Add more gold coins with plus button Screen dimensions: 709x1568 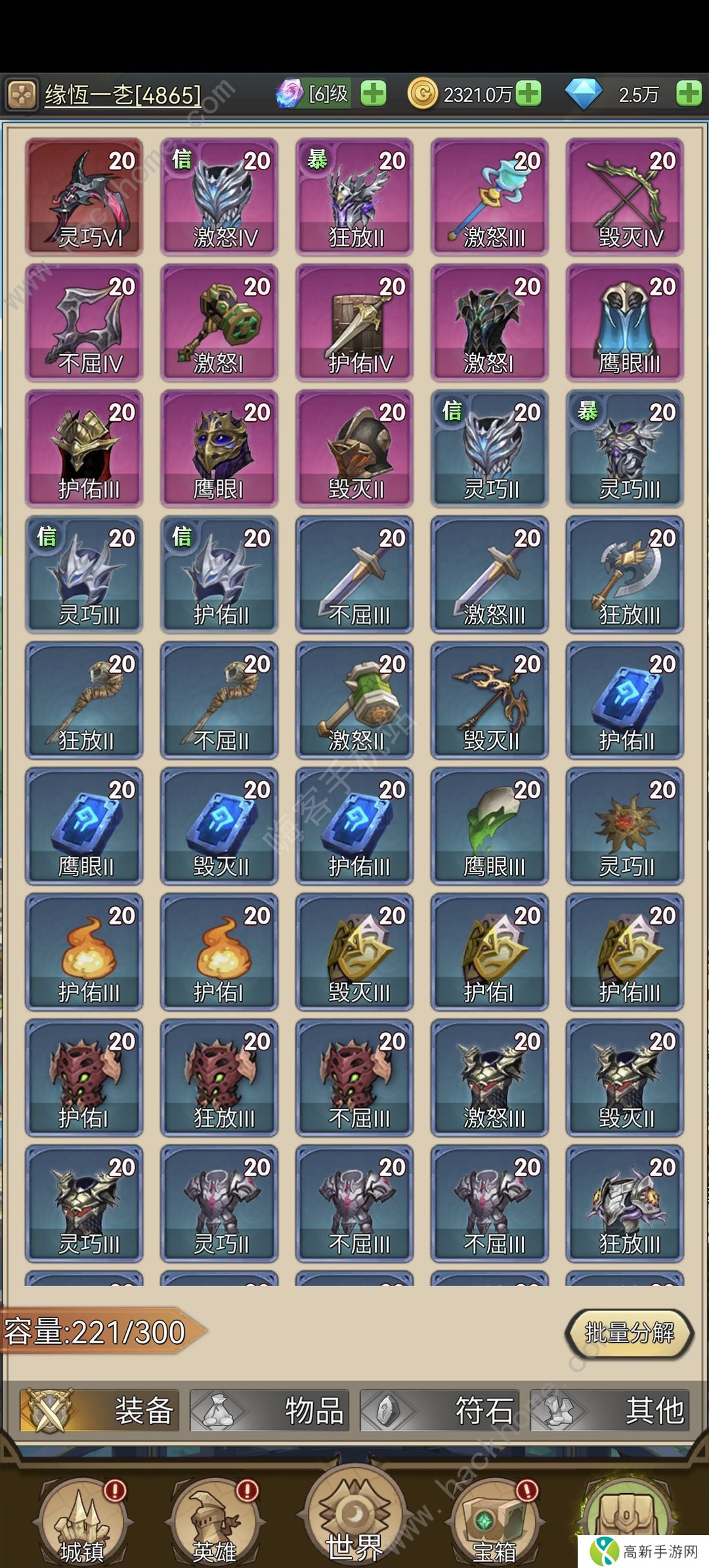tap(528, 94)
